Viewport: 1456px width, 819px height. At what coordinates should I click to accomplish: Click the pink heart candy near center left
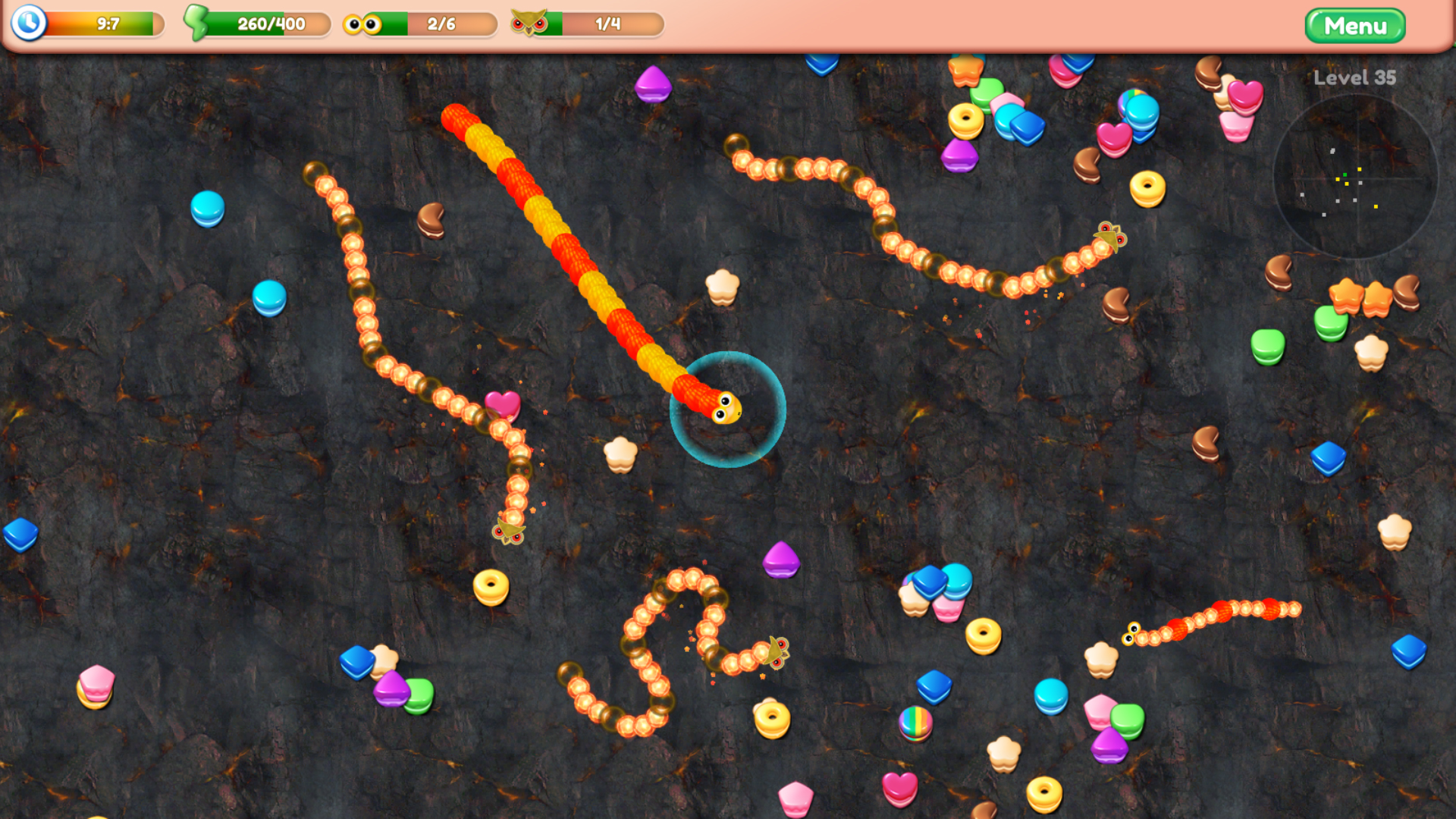point(501,404)
